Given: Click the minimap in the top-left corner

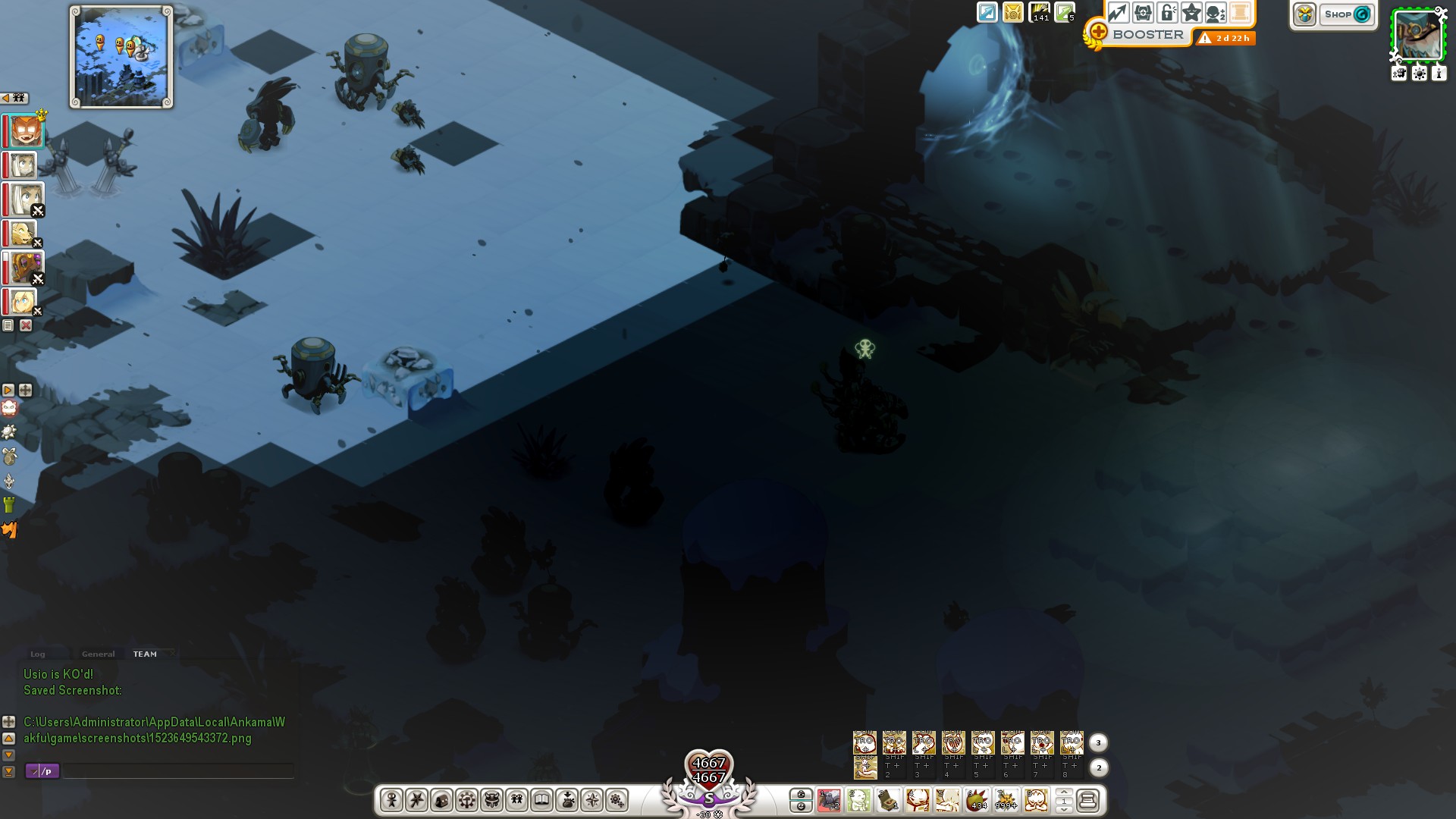Looking at the screenshot, I should point(120,56).
